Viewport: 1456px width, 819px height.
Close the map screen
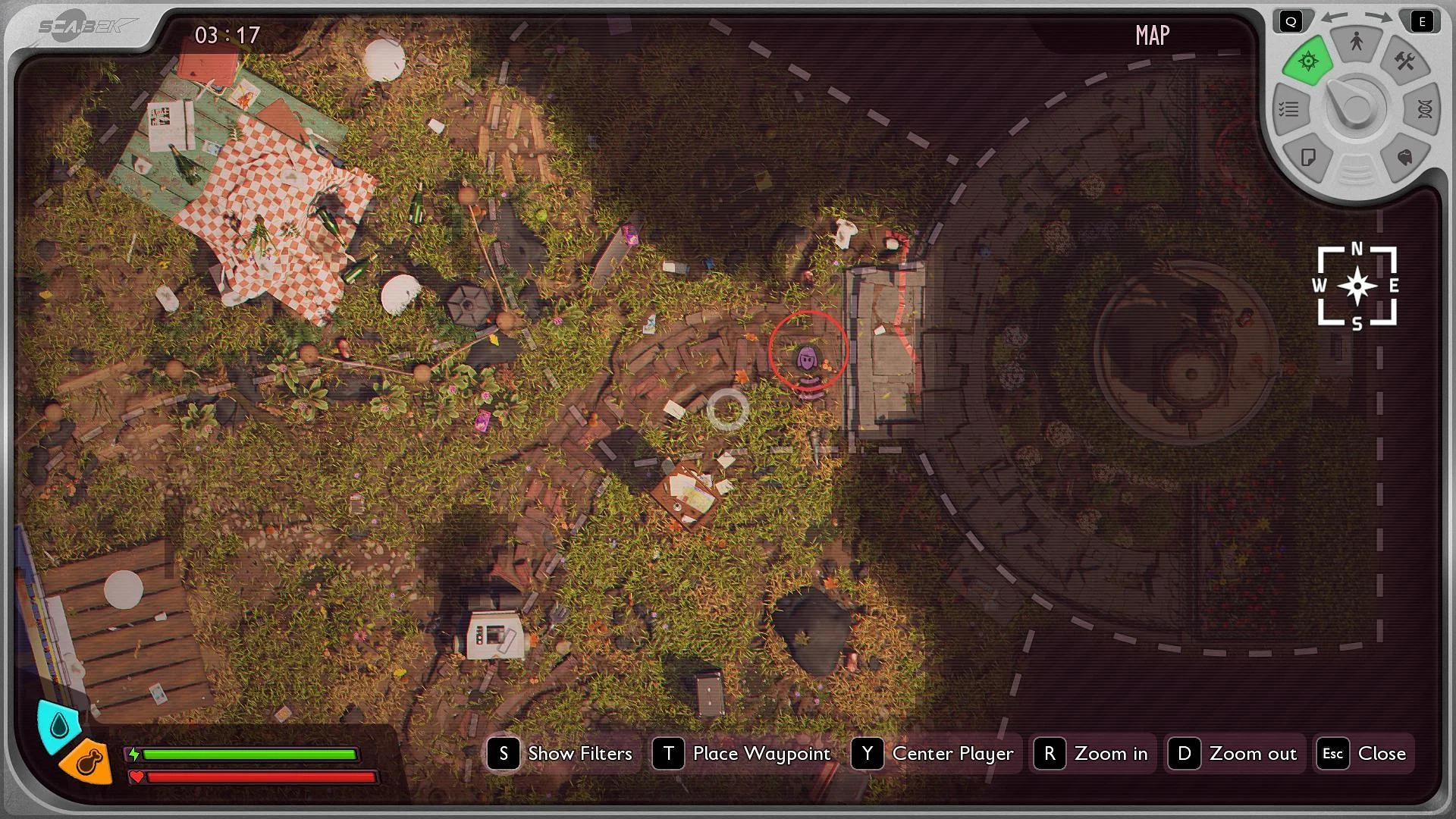pos(1363,754)
